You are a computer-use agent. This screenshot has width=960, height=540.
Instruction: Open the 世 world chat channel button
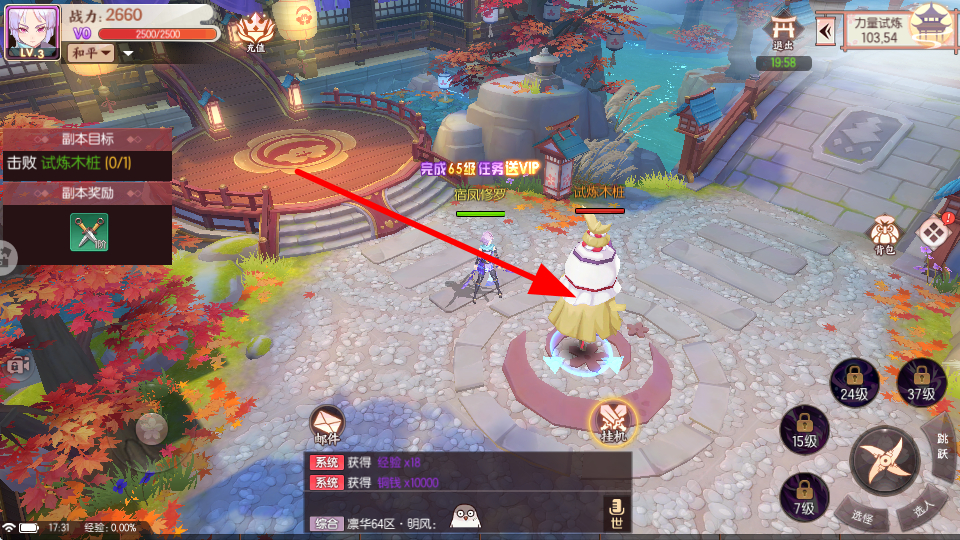click(617, 514)
